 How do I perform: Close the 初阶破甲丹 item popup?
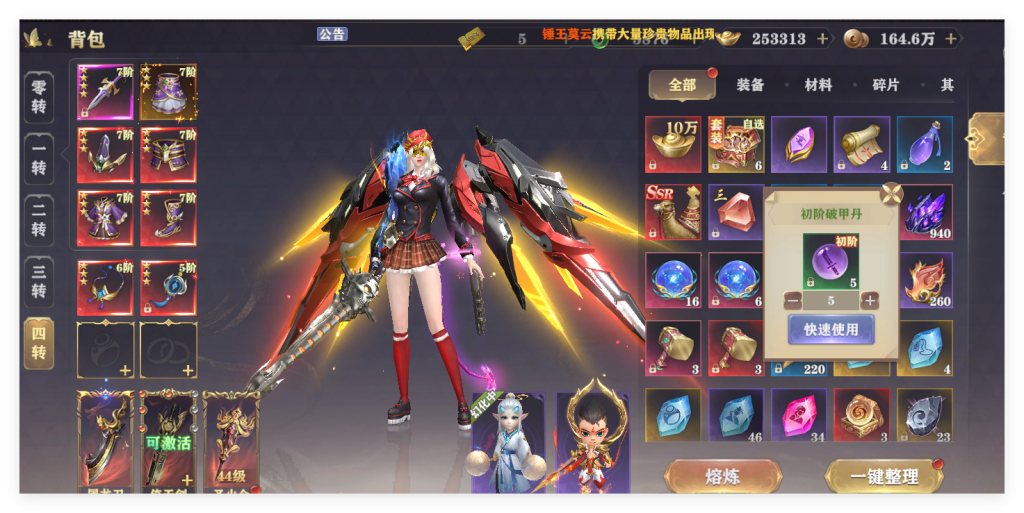point(891,194)
